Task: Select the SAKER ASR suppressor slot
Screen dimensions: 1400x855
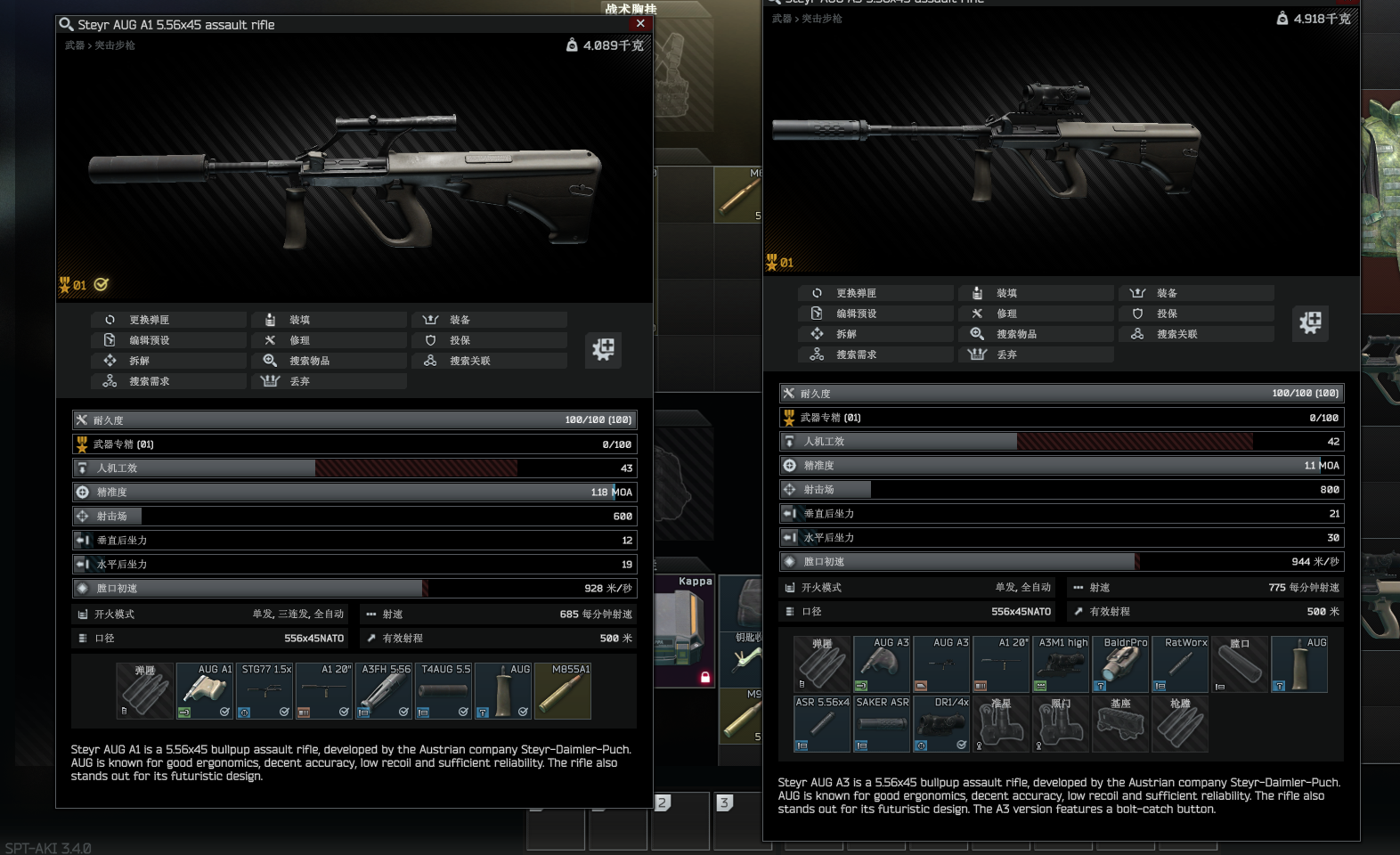Action: tap(882, 724)
